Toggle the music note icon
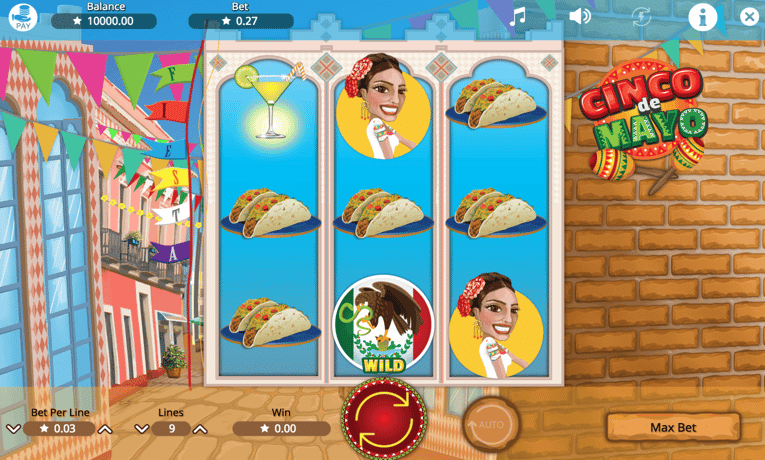 pos(517,16)
